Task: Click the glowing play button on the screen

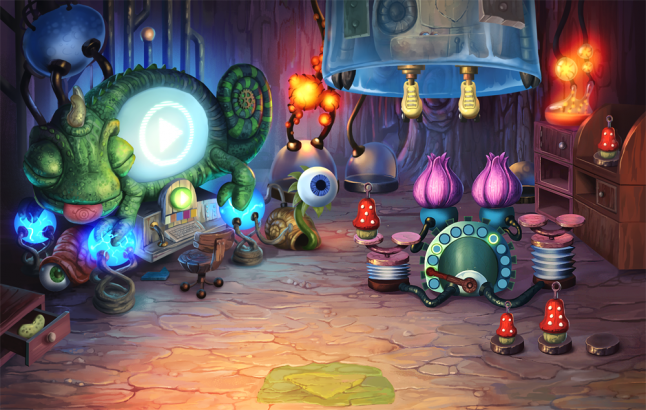Action: [160, 129]
